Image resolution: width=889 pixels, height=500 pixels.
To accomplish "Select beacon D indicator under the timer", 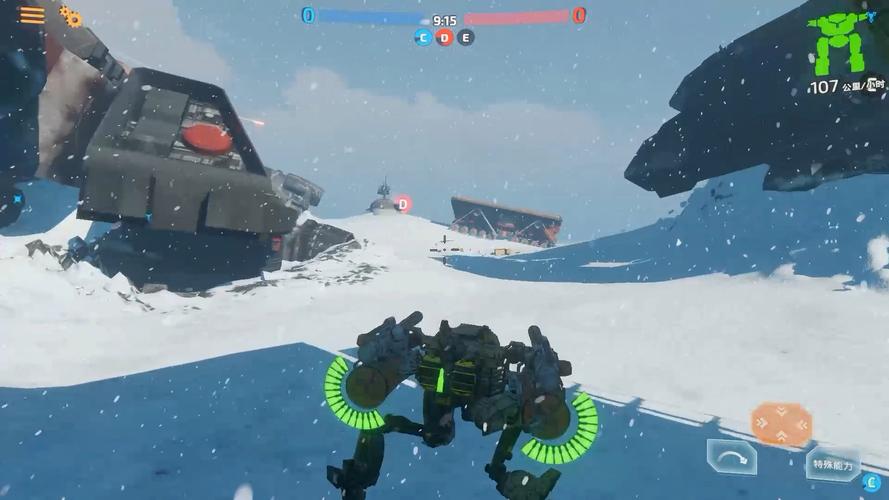I will point(445,38).
